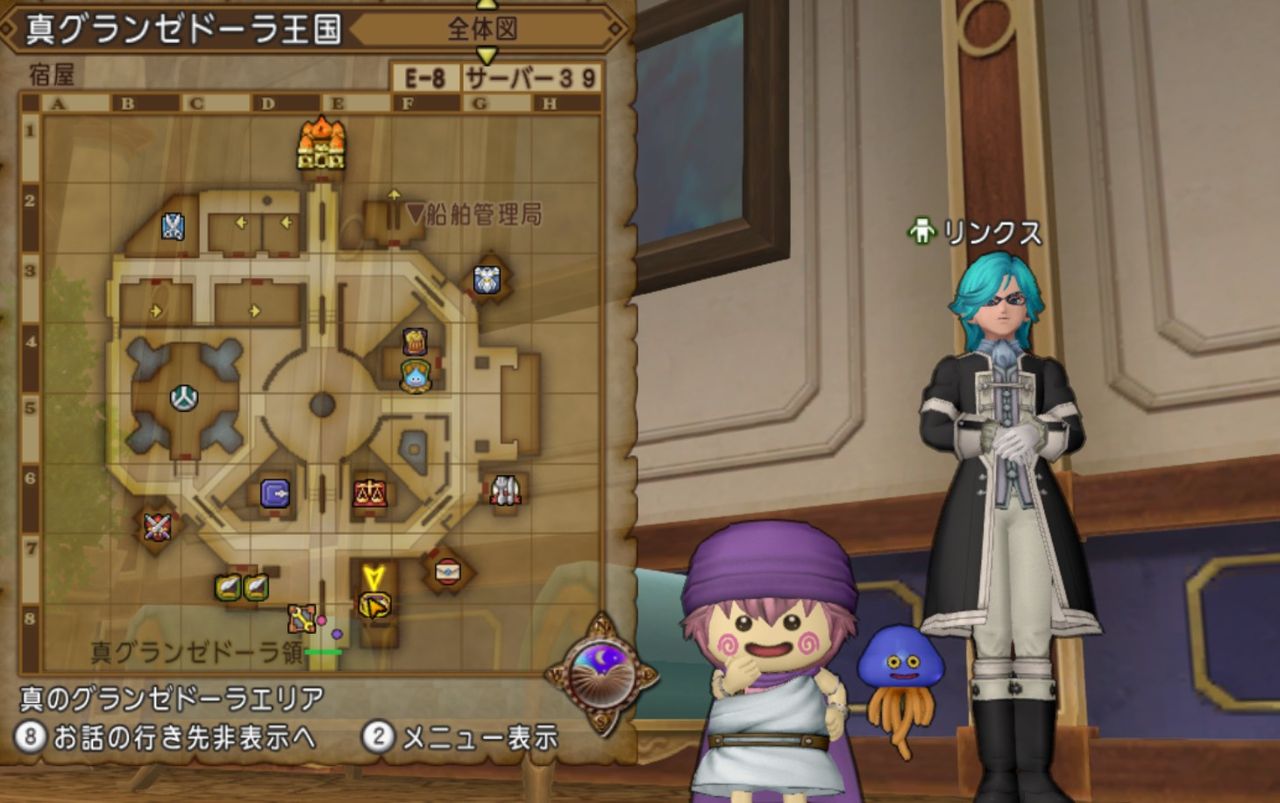Screen dimensions: 1280x803
Task: Click the envelope post office map icon
Action: coord(447,572)
